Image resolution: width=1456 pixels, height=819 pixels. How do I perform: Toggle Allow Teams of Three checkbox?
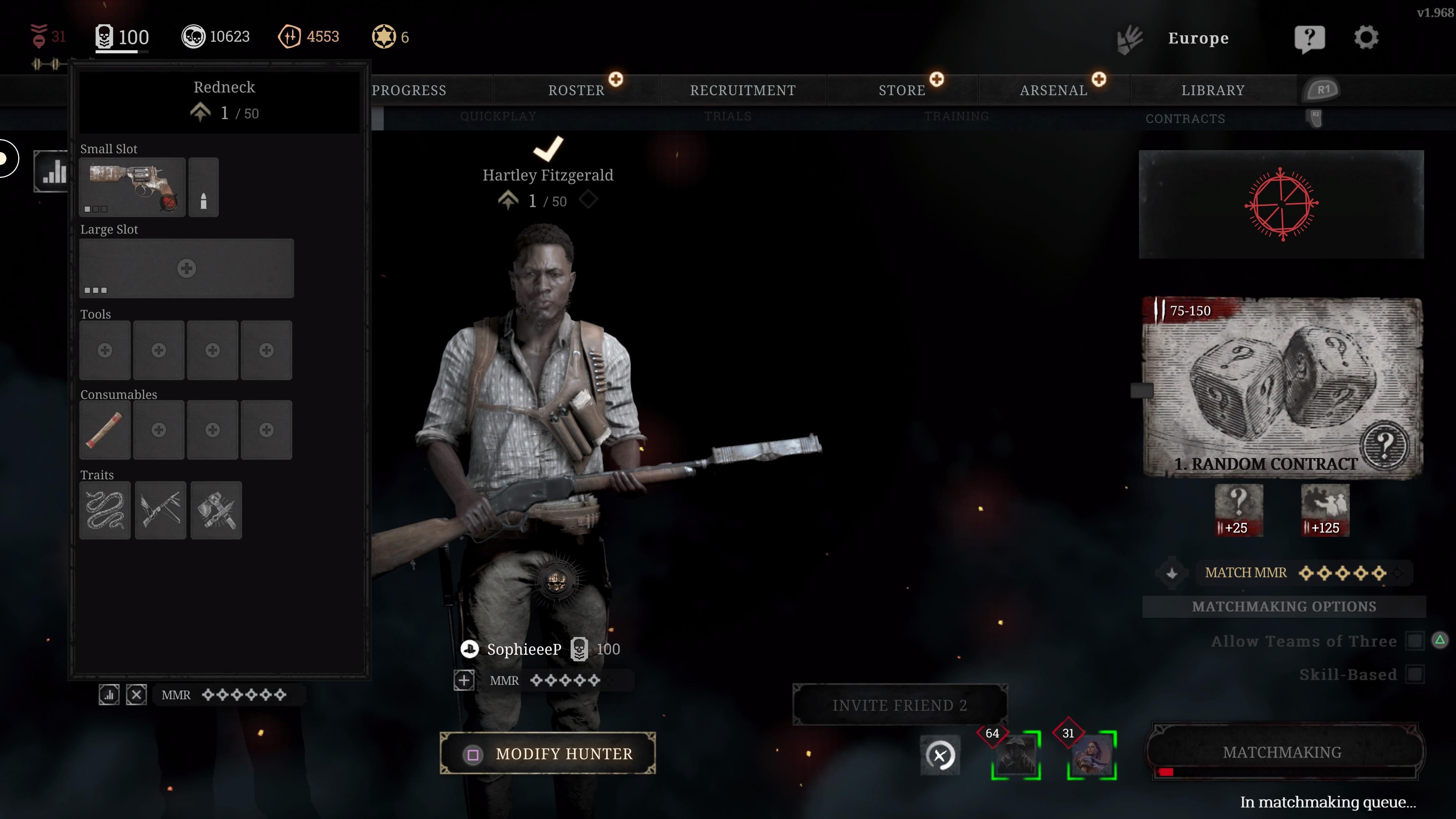(x=1415, y=641)
